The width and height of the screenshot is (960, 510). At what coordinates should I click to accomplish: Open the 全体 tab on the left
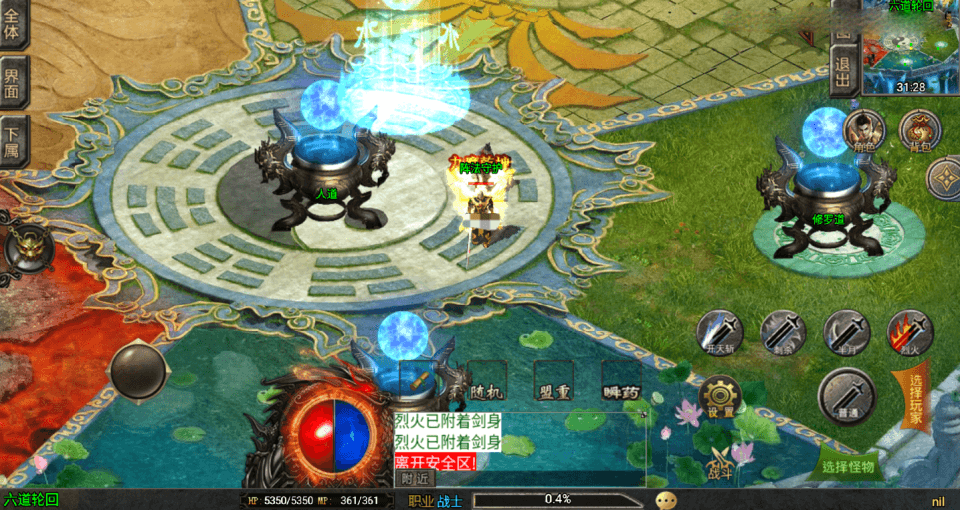[14, 24]
